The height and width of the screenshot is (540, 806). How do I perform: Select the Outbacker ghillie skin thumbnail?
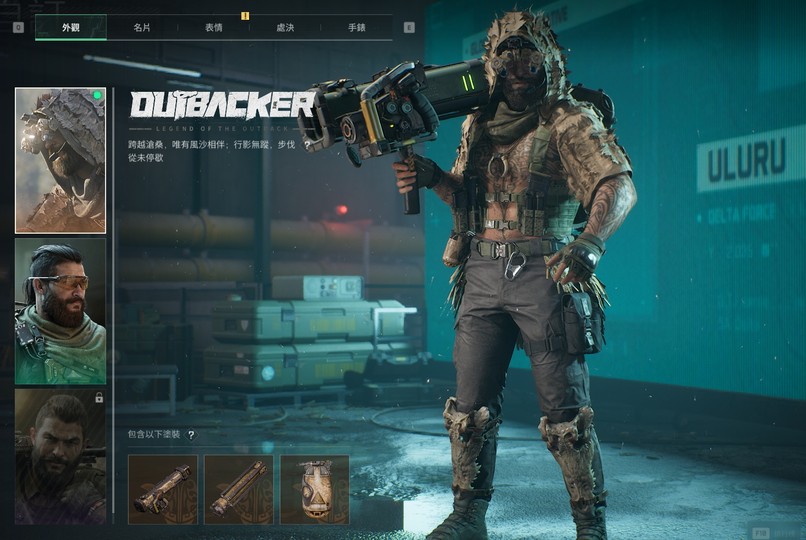click(60, 160)
